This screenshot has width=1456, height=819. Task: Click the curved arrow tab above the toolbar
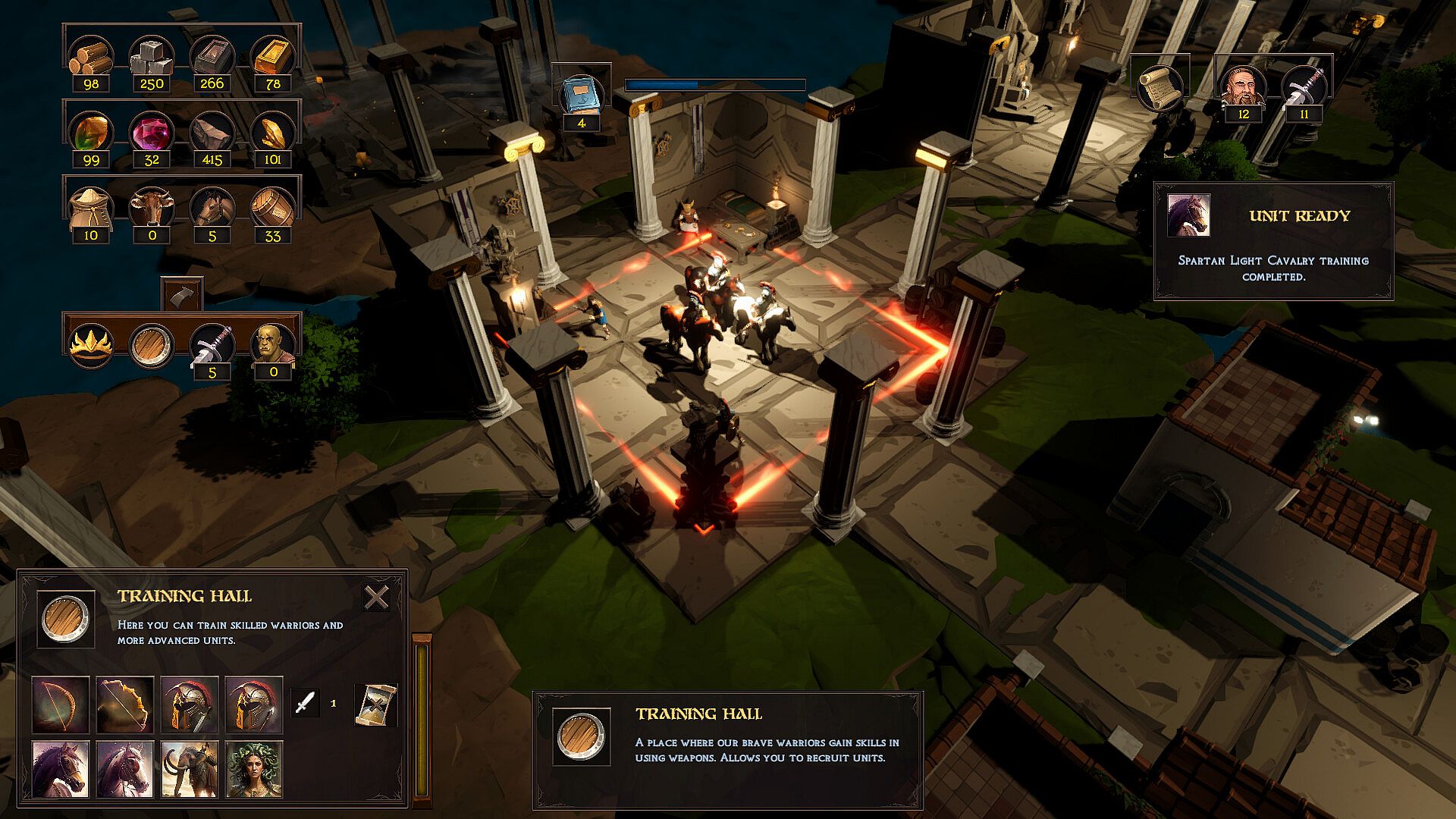point(182,294)
